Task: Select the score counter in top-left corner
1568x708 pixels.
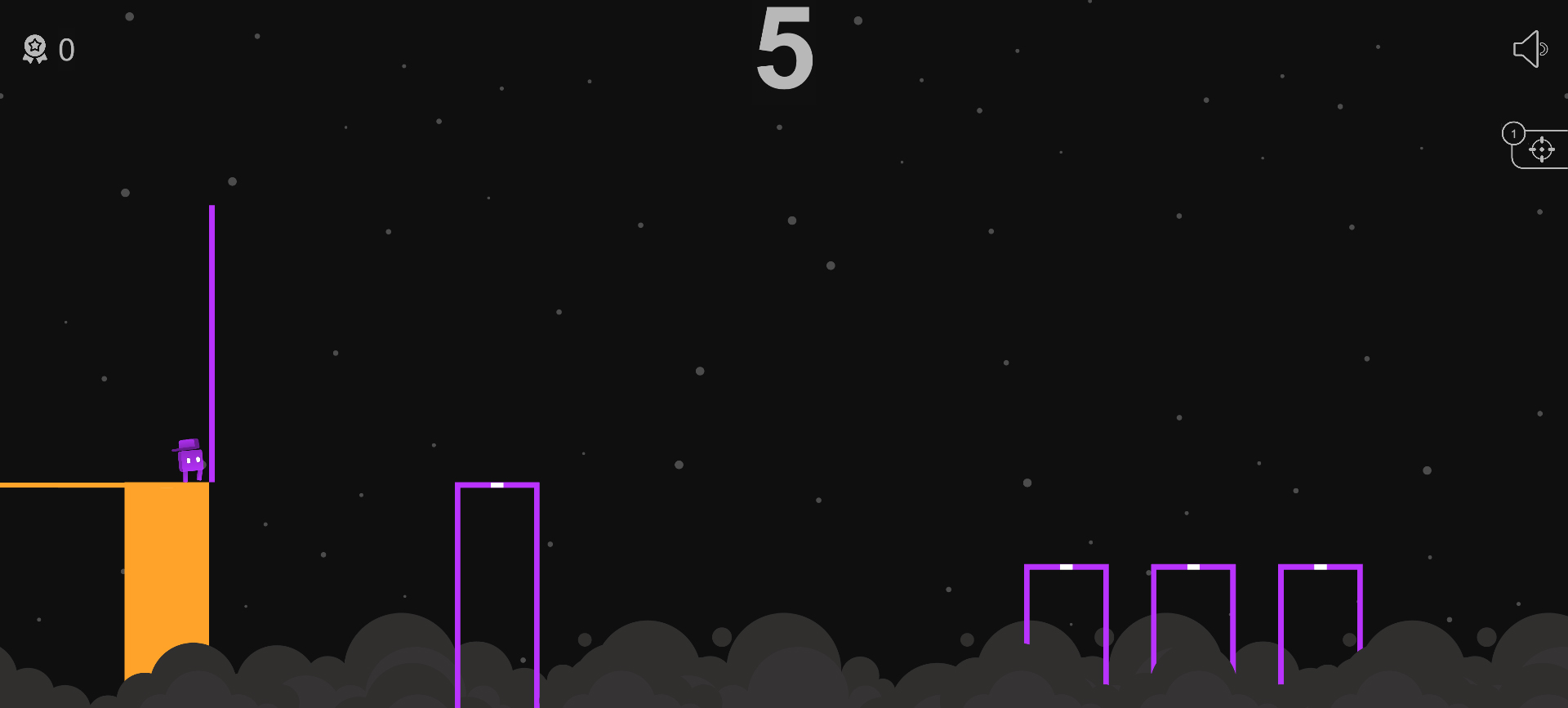Action: click(67, 50)
